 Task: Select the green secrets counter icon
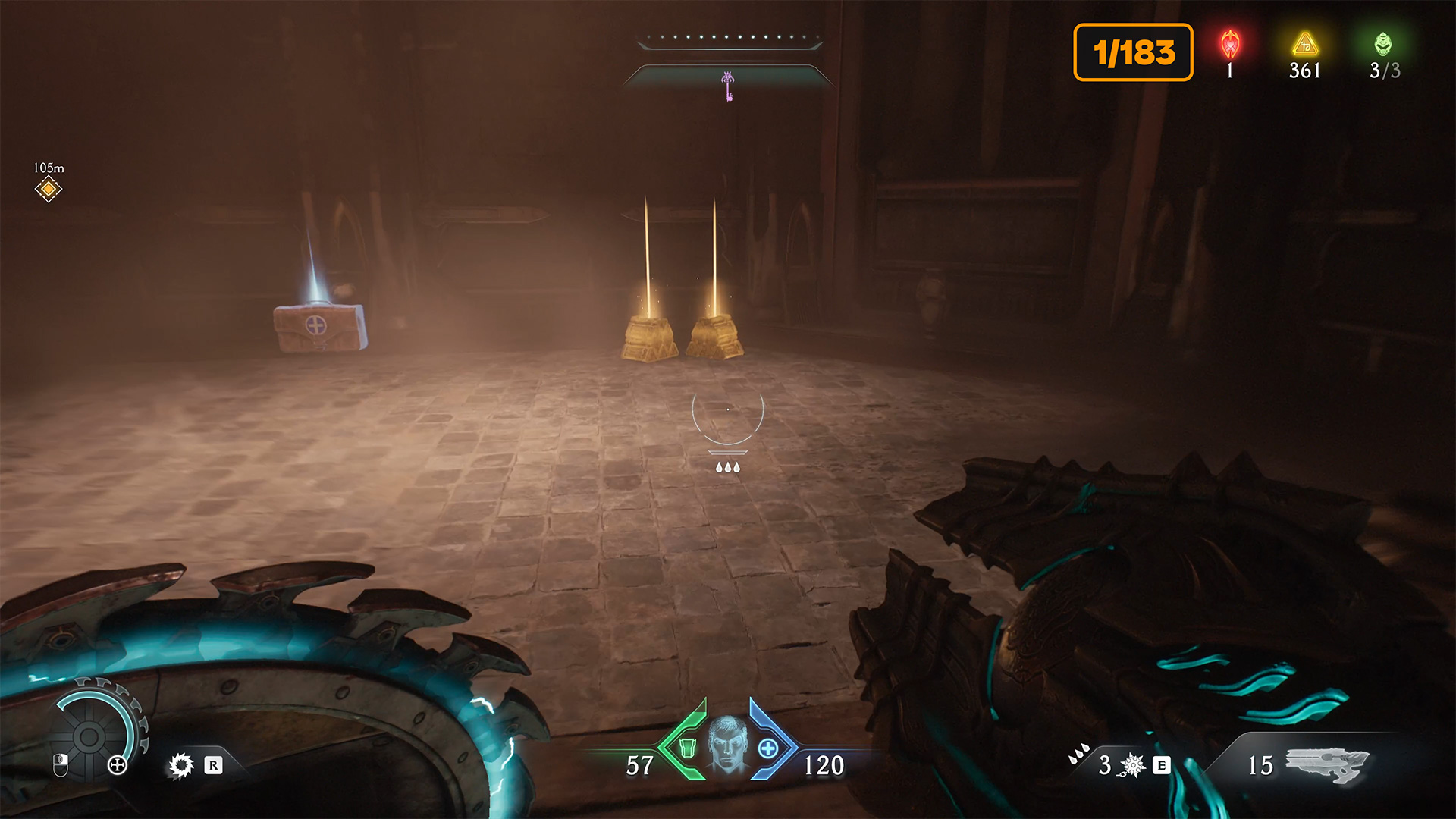point(1383,45)
